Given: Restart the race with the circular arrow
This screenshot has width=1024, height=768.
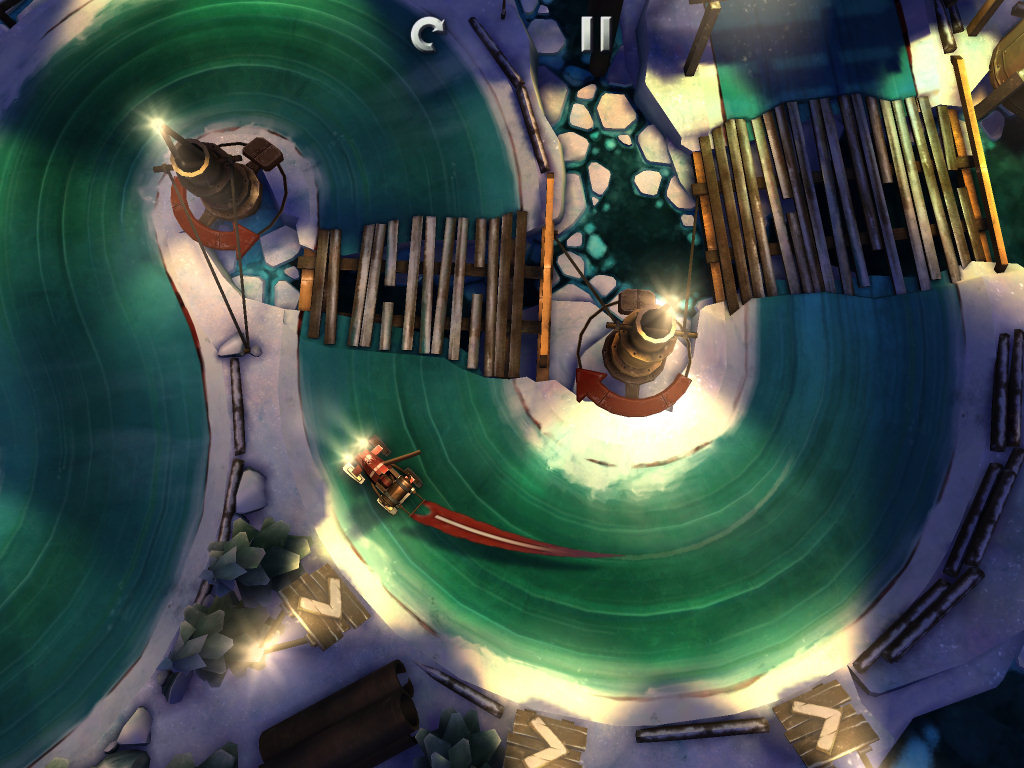Looking at the screenshot, I should click(426, 35).
